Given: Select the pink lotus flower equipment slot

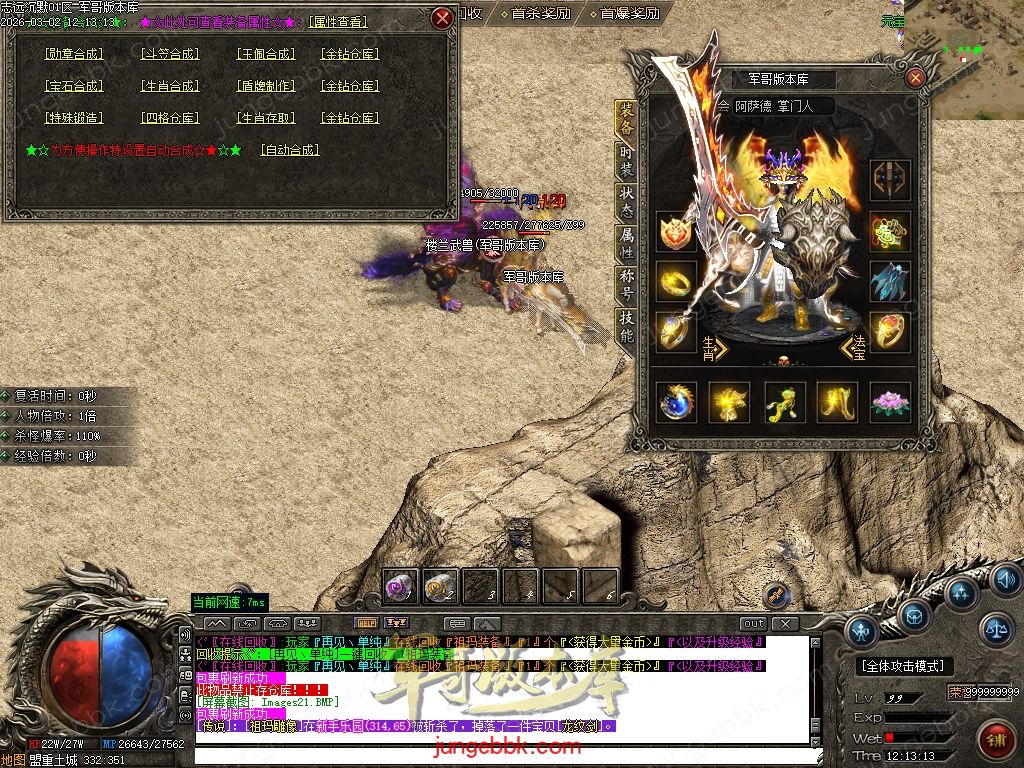Looking at the screenshot, I should tap(889, 402).
